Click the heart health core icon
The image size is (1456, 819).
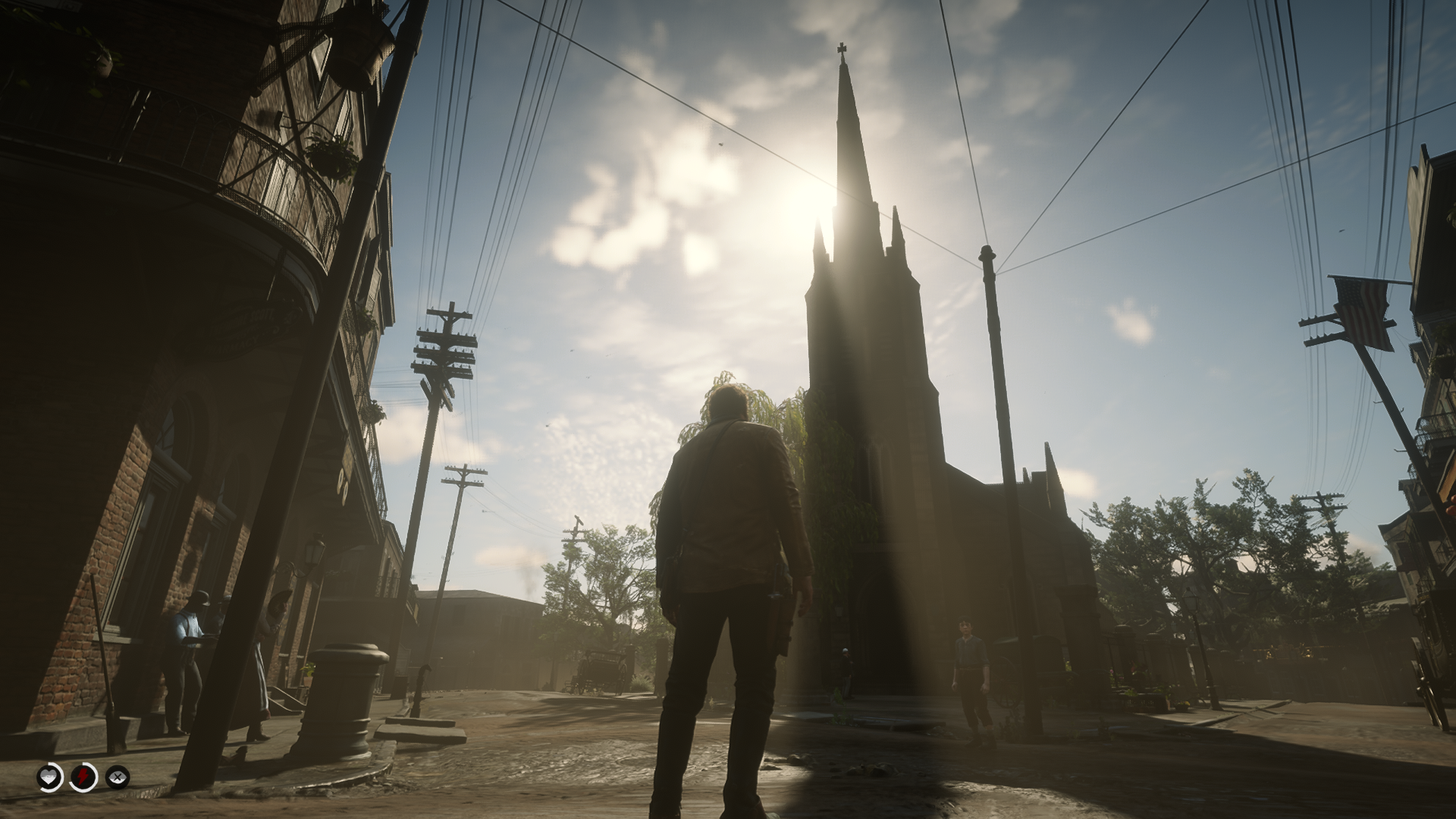pyautogui.click(x=50, y=777)
